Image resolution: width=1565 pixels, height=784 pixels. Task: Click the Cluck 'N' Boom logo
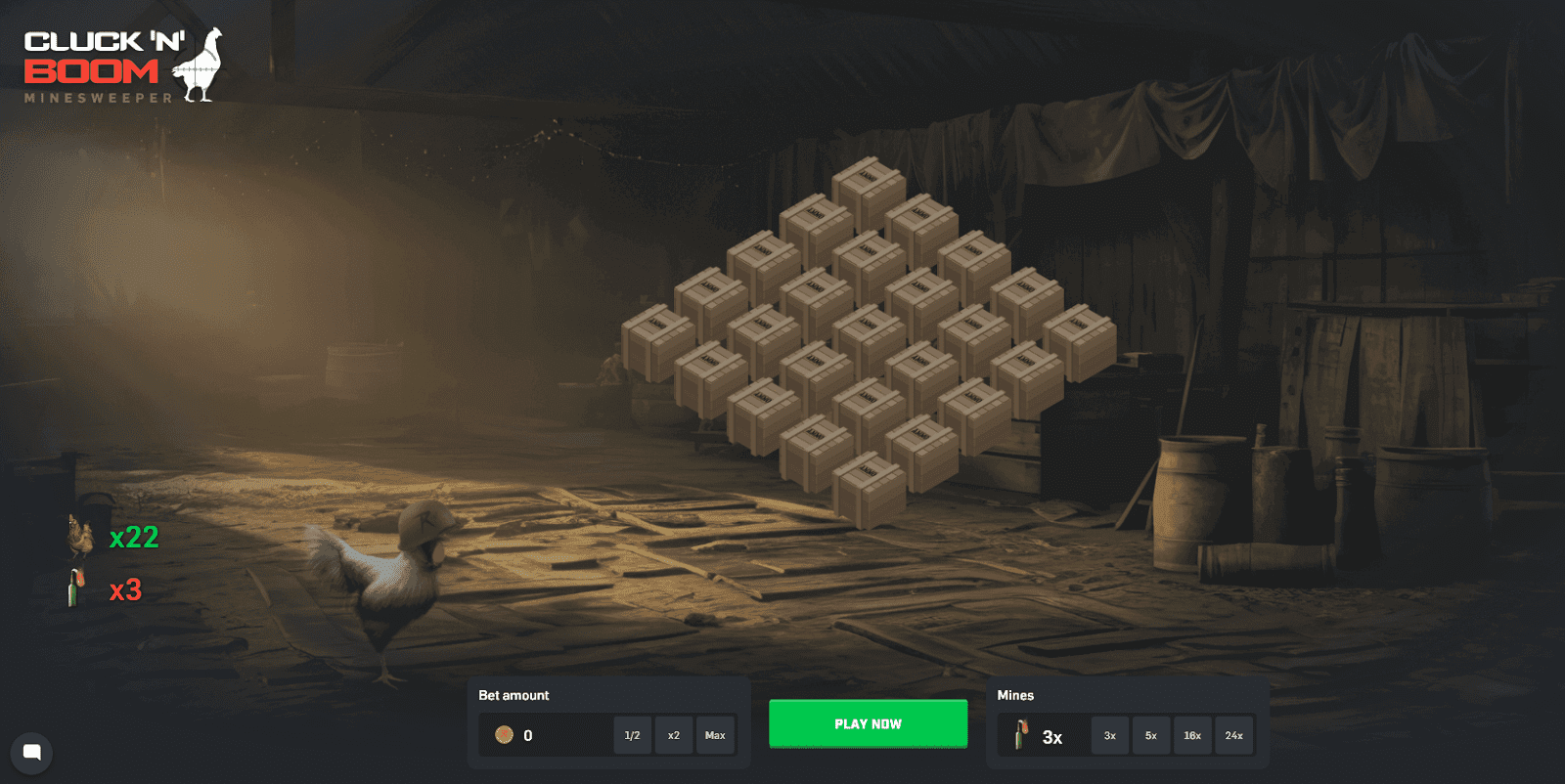coord(123,65)
